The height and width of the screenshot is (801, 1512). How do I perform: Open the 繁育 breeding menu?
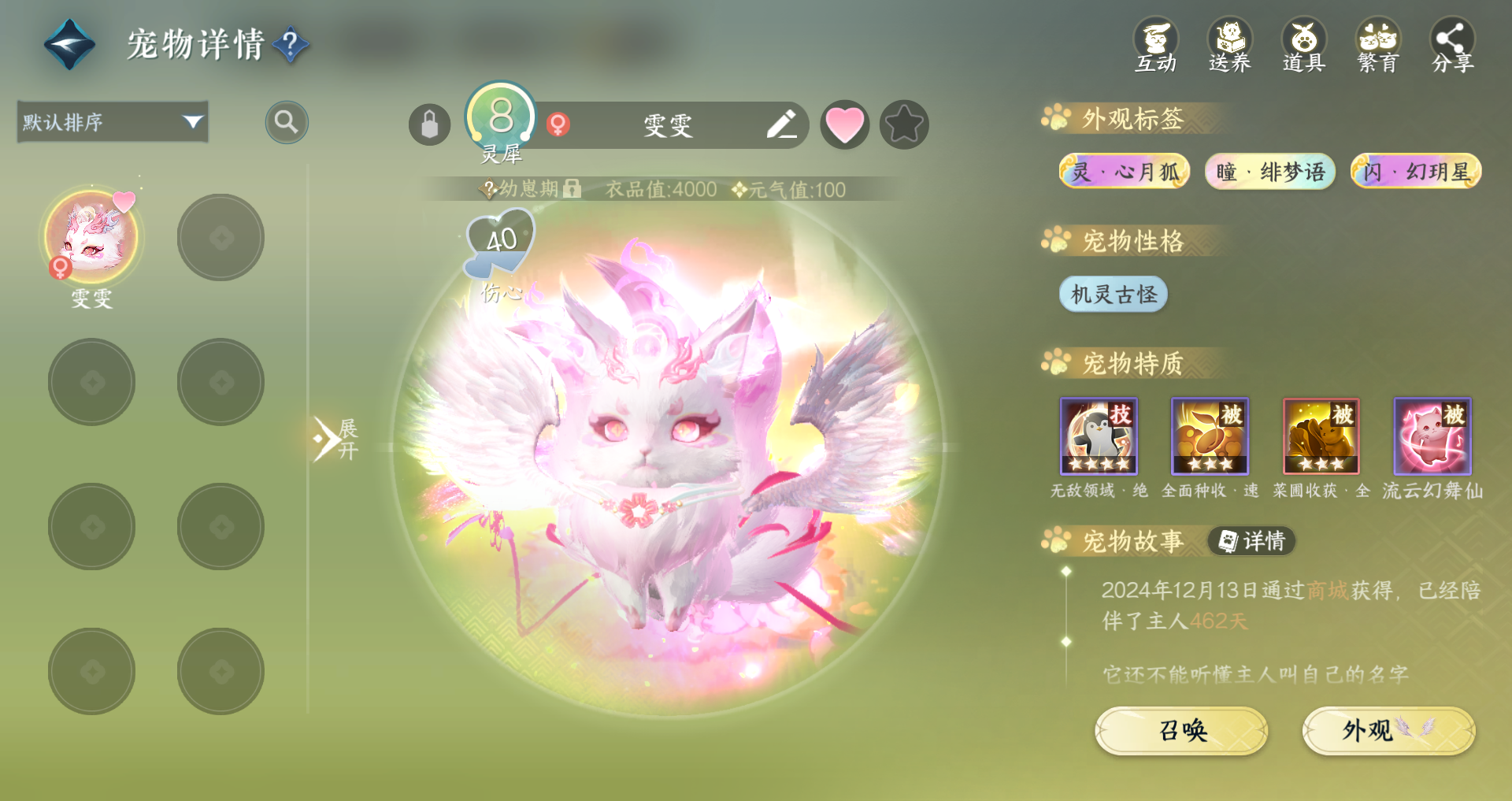[x=1377, y=46]
